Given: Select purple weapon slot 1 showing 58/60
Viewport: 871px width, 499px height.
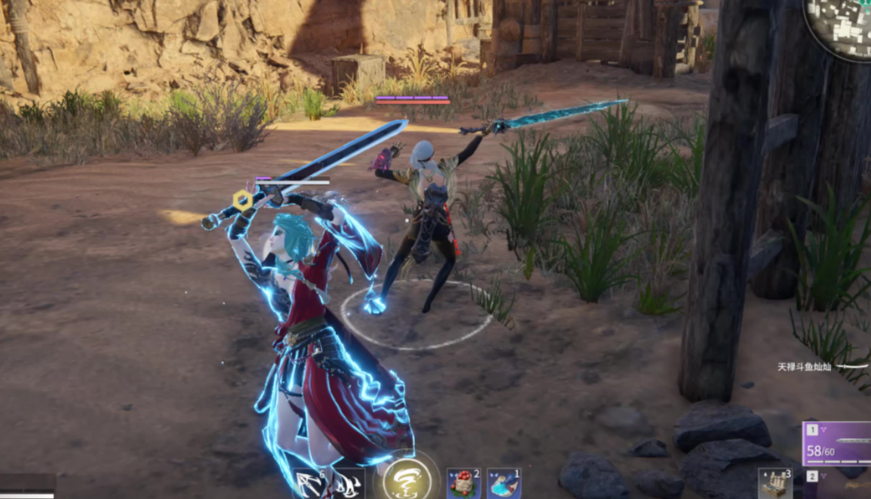Looking at the screenshot, I should coord(837,444).
